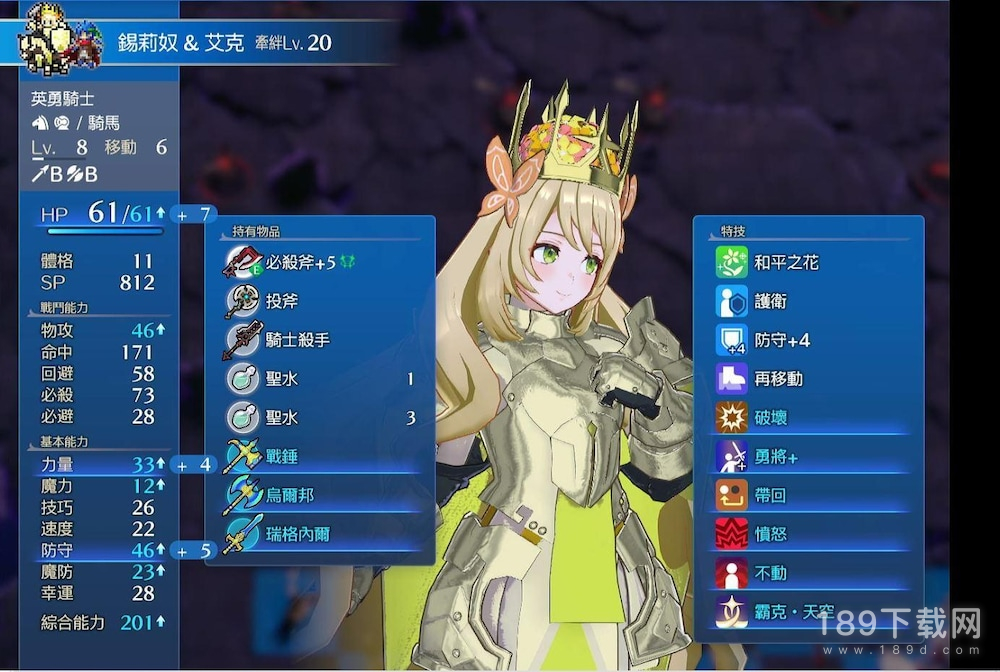Viewport: 1000px width, 672px height.
Task: Choose the 烏爾邦 axe entry
Action: pyautogui.click(x=289, y=495)
